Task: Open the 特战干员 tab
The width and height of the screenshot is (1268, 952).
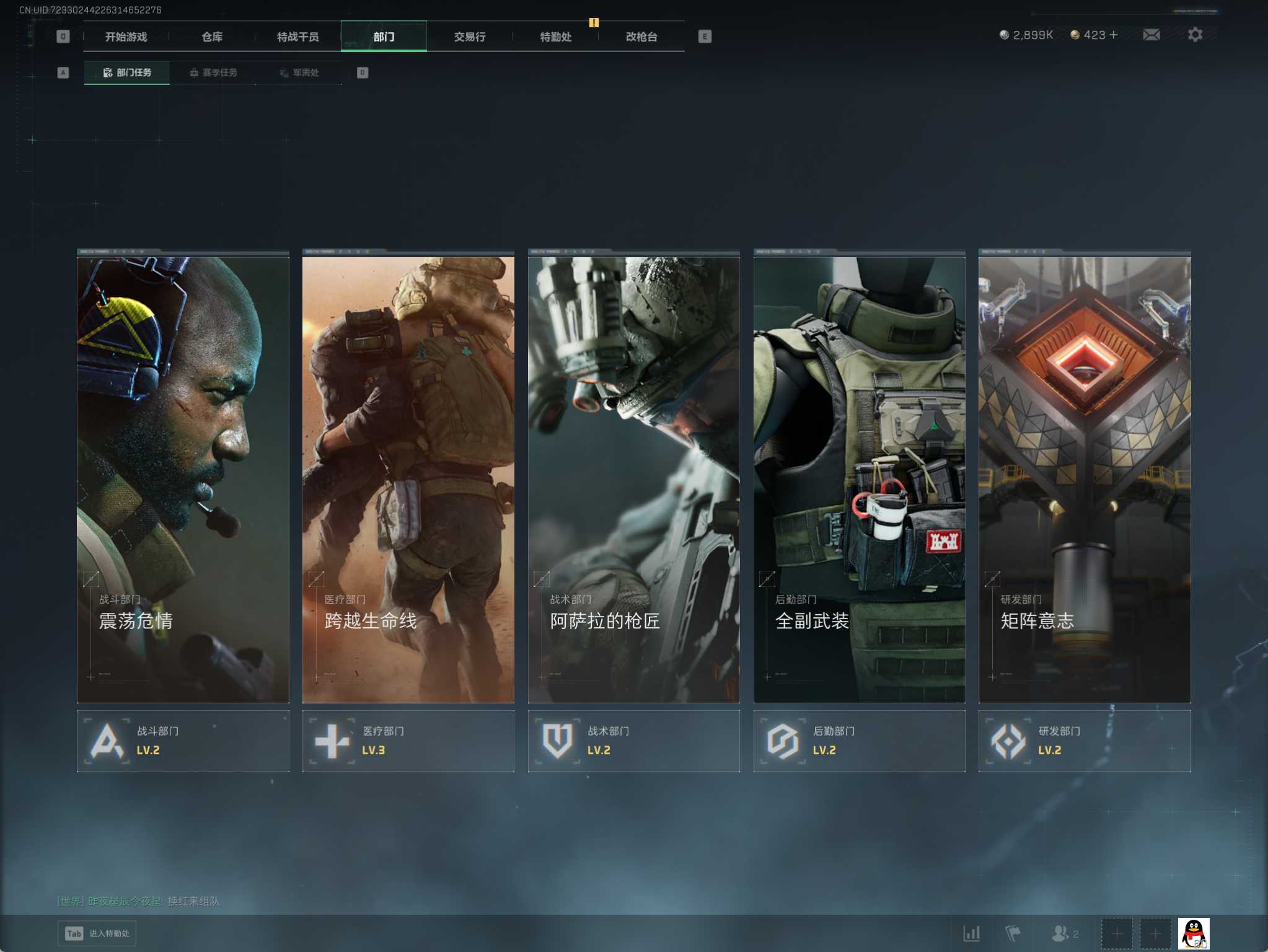Action: pyautogui.click(x=297, y=37)
